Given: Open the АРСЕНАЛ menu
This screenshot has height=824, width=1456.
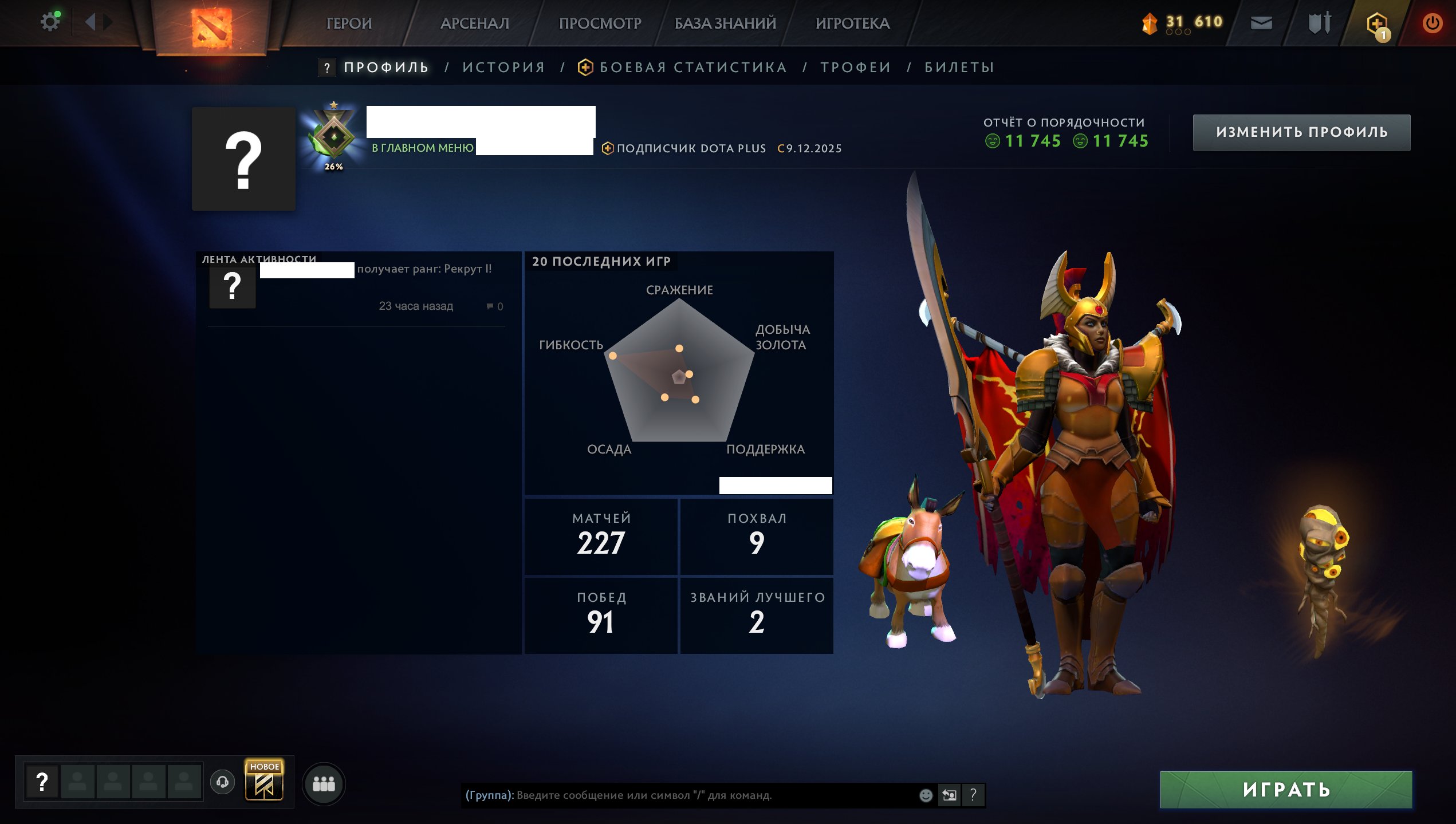Looking at the screenshot, I should (474, 23).
